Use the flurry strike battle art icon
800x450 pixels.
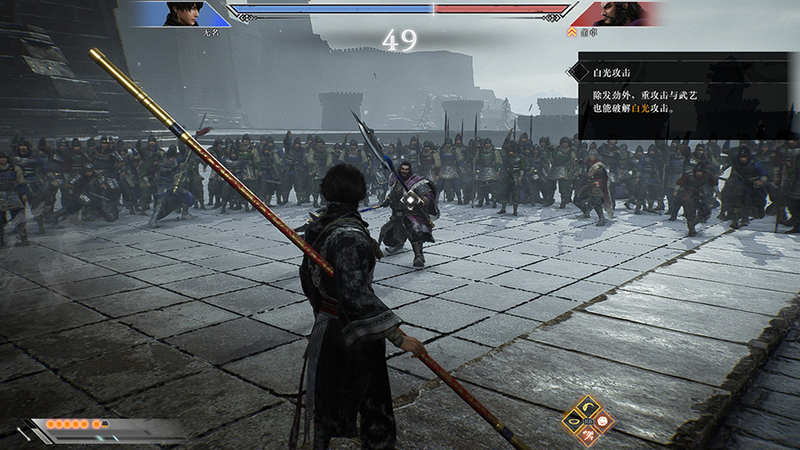[590, 435]
